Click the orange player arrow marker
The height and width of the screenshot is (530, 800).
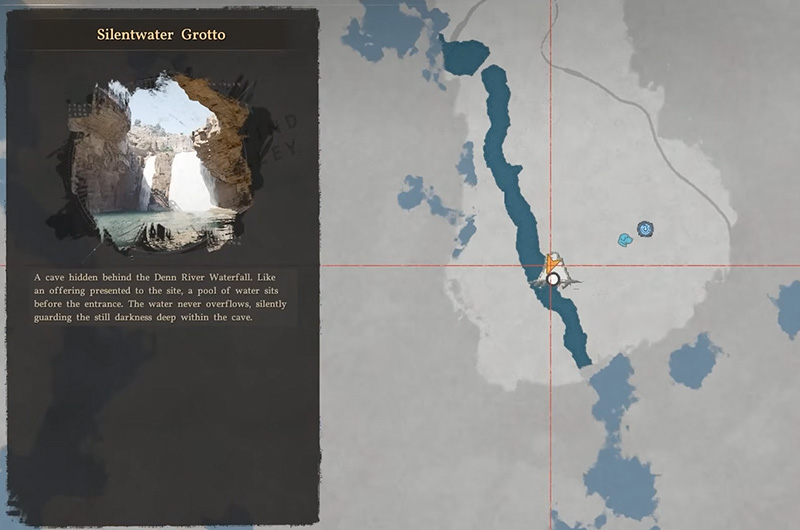point(550,261)
